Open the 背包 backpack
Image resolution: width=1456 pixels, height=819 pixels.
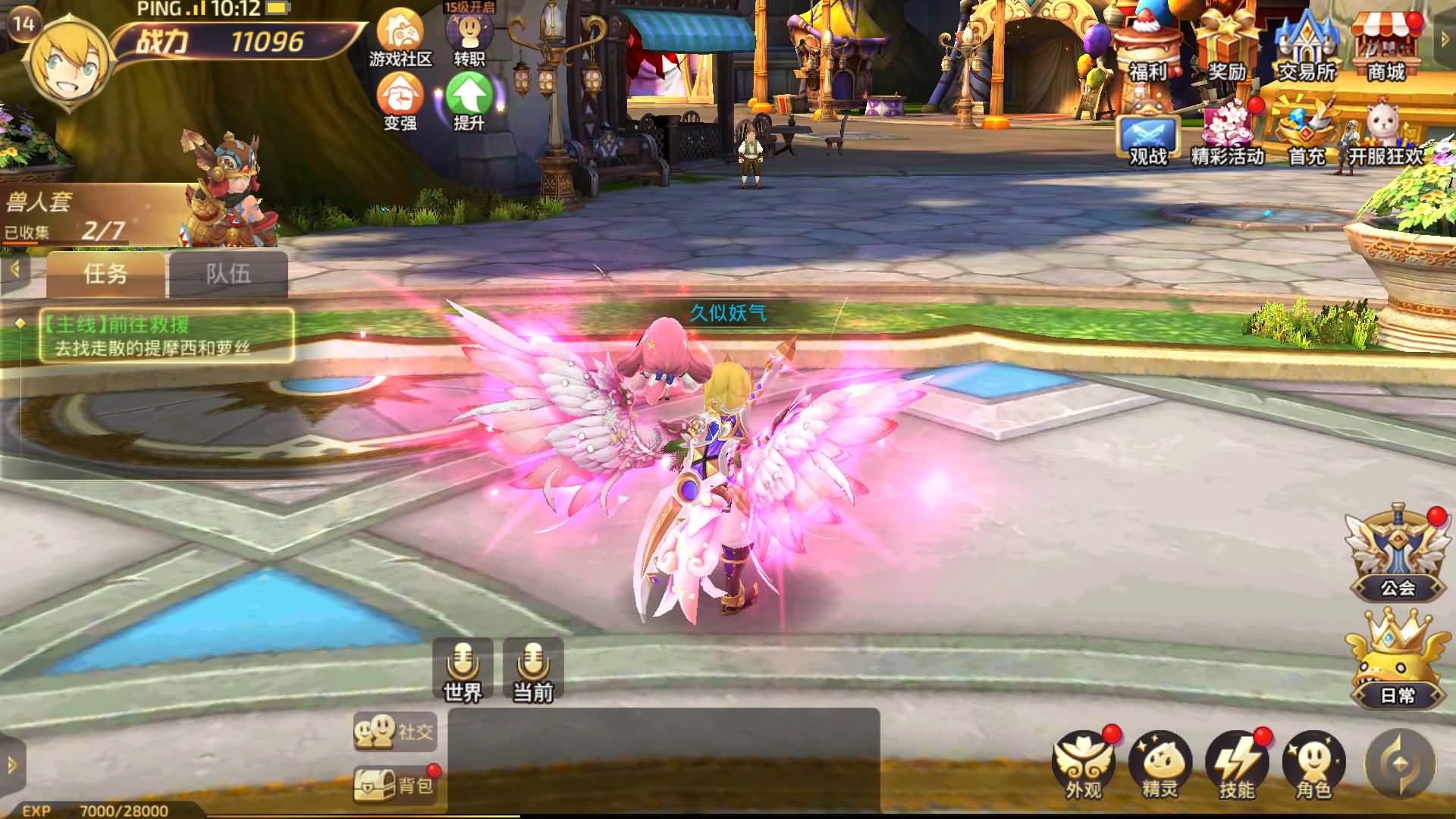pos(395,785)
